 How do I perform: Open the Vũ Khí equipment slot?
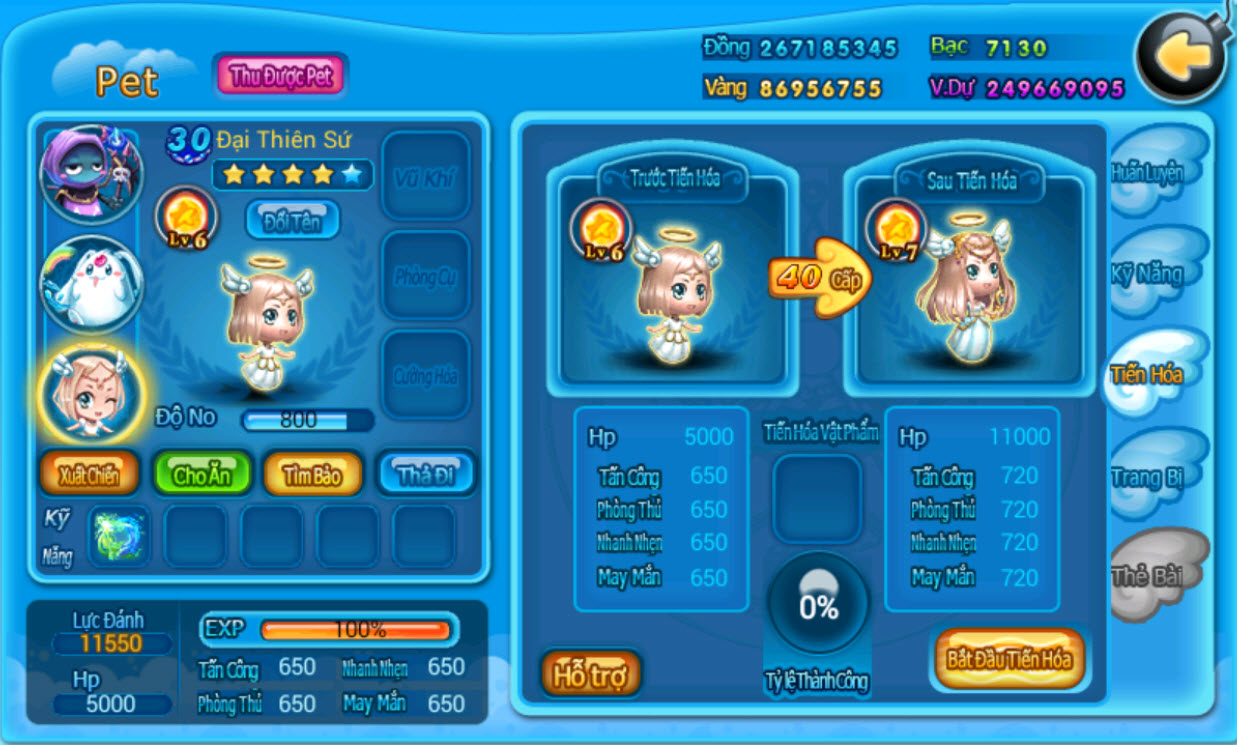coord(426,177)
